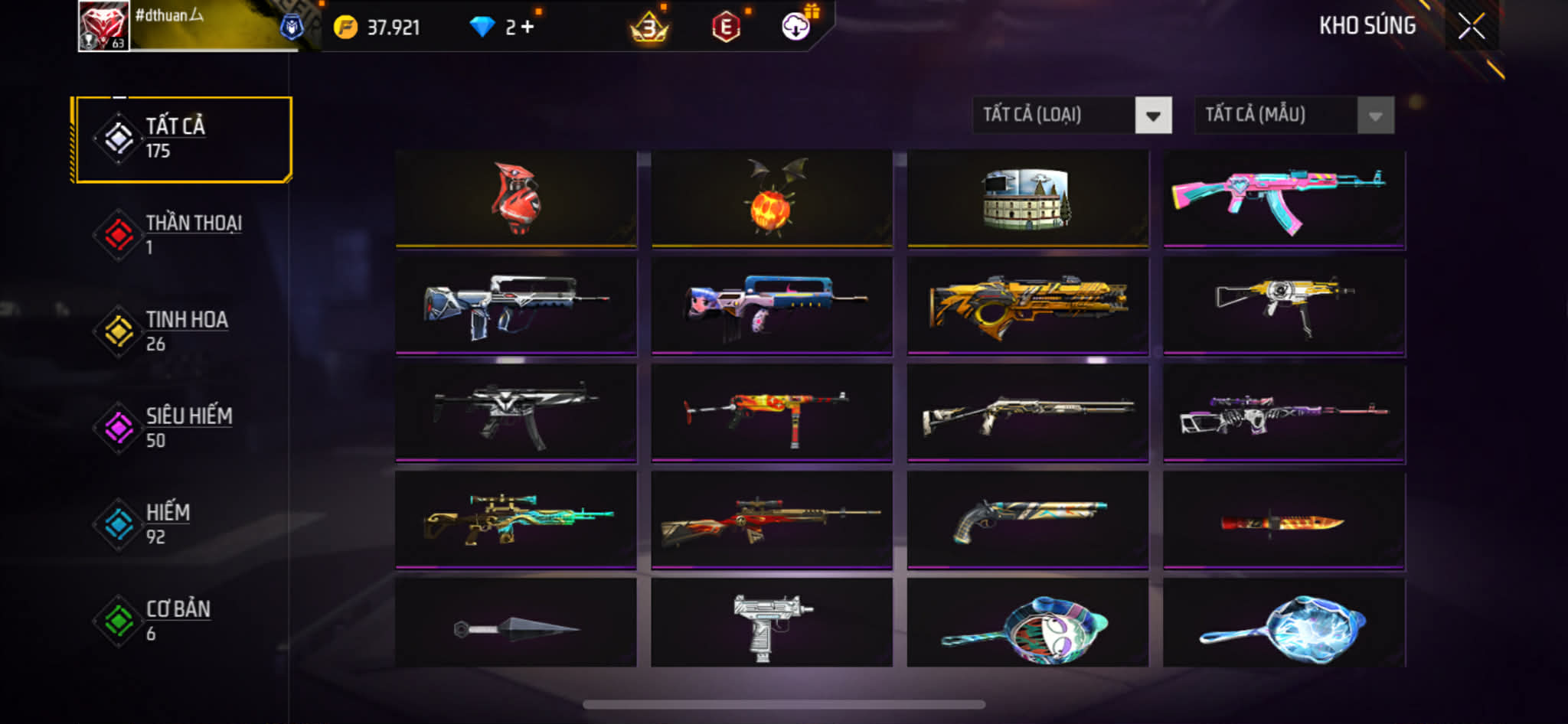The width and height of the screenshot is (1568, 724).
Task: Choose the silver Uzi pistol skin
Action: tap(772, 625)
